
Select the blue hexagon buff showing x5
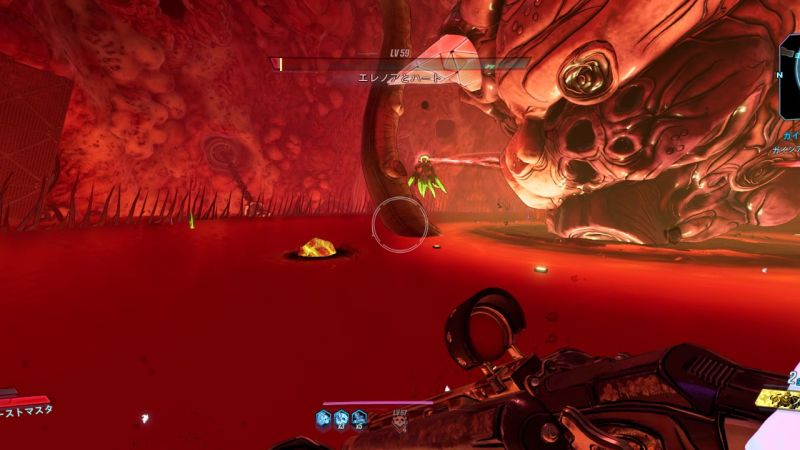pyautogui.click(x=358, y=419)
